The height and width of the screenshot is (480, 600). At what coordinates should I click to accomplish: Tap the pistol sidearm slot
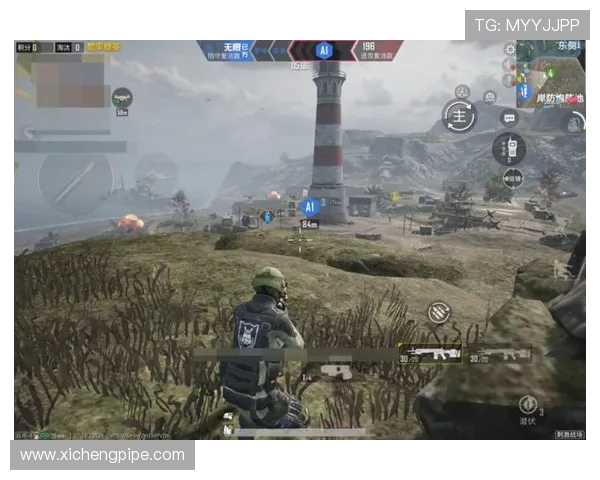[x=336, y=372]
